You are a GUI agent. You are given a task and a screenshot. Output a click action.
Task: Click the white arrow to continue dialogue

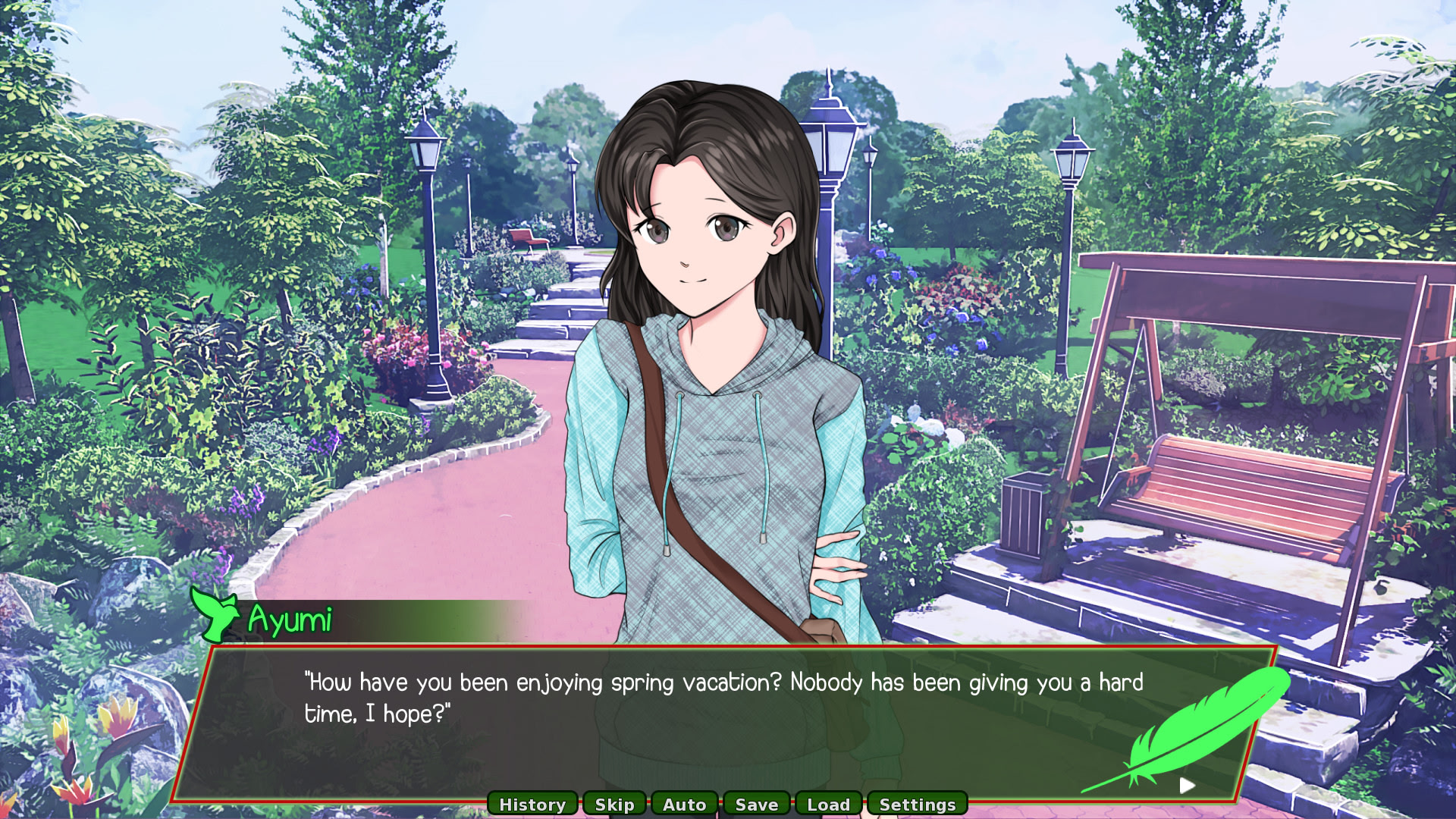1188,785
